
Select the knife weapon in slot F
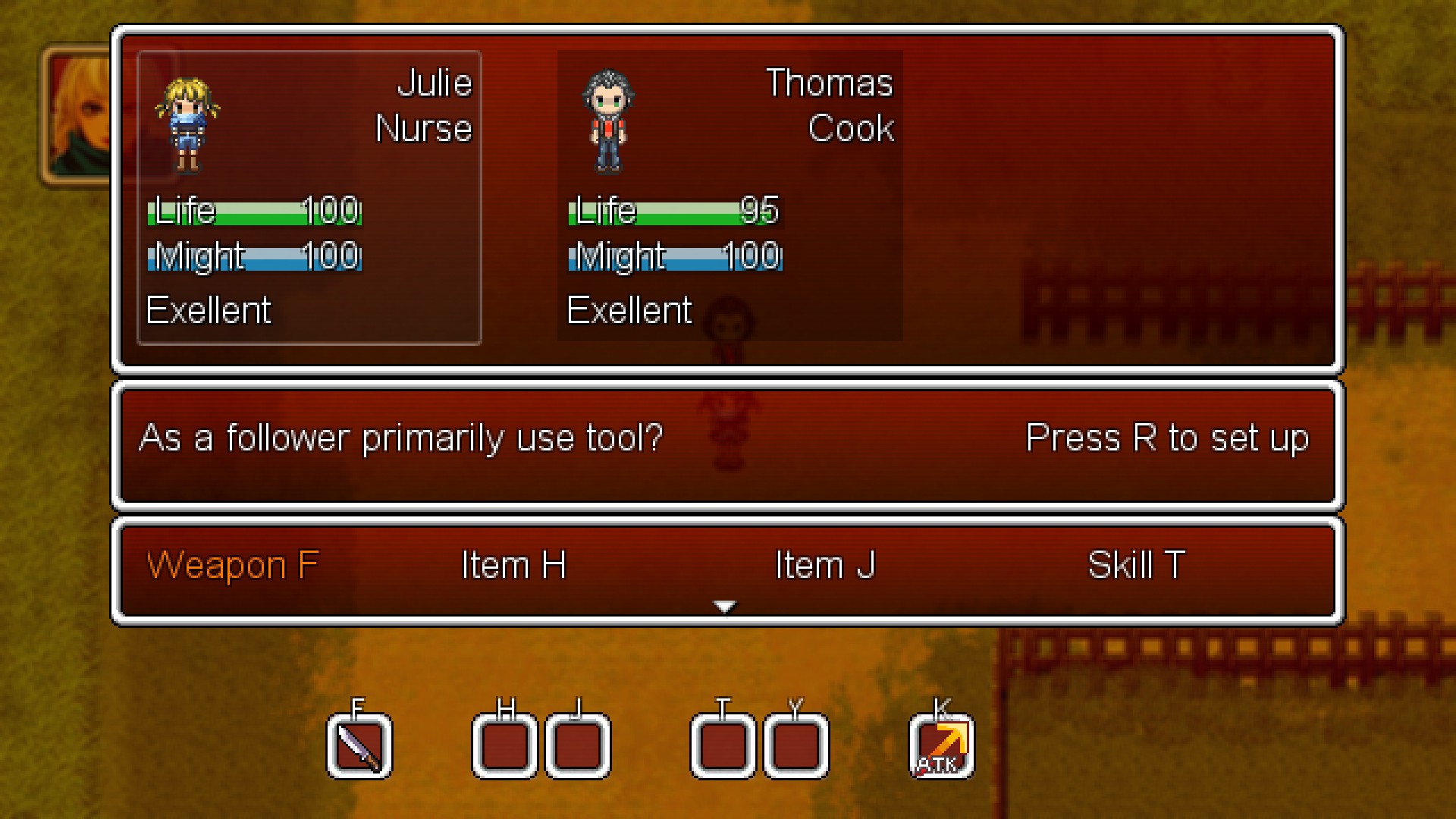pyautogui.click(x=359, y=745)
